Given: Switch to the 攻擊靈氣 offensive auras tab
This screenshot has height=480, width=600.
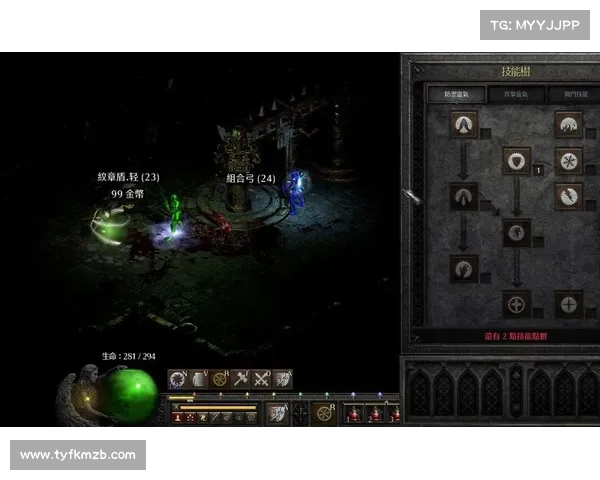Looking at the screenshot, I should pos(516,94).
